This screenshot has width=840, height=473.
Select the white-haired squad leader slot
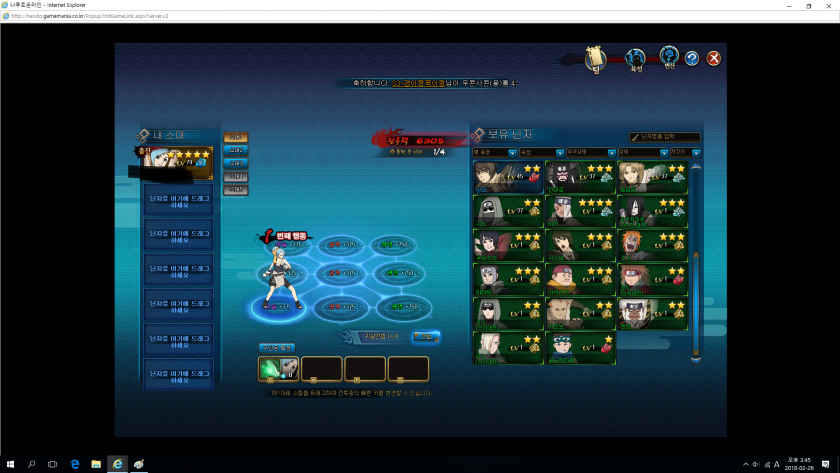click(177, 161)
